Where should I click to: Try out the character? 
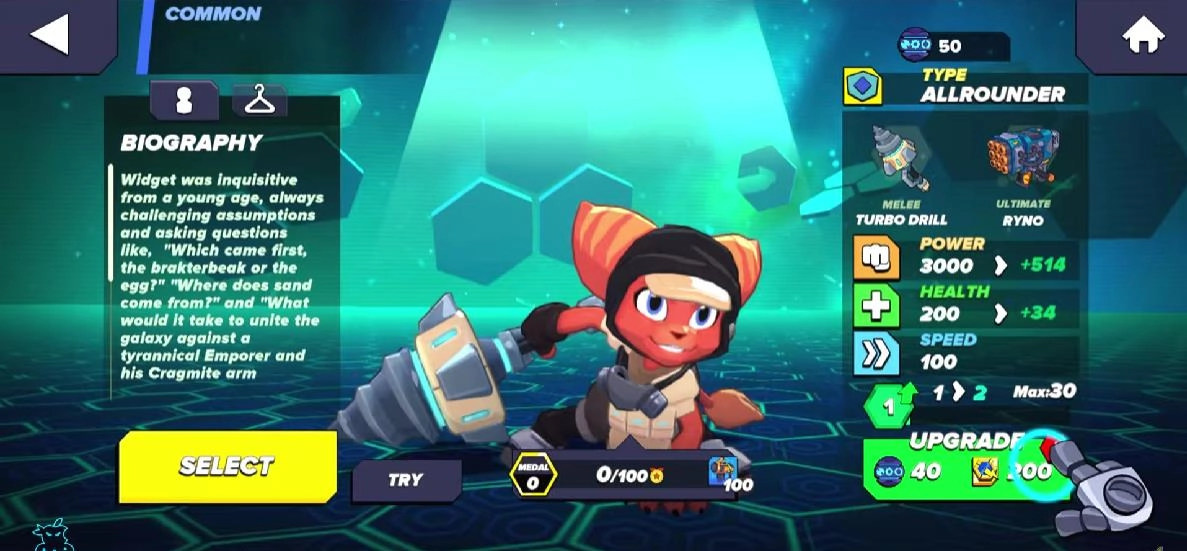pyautogui.click(x=405, y=480)
